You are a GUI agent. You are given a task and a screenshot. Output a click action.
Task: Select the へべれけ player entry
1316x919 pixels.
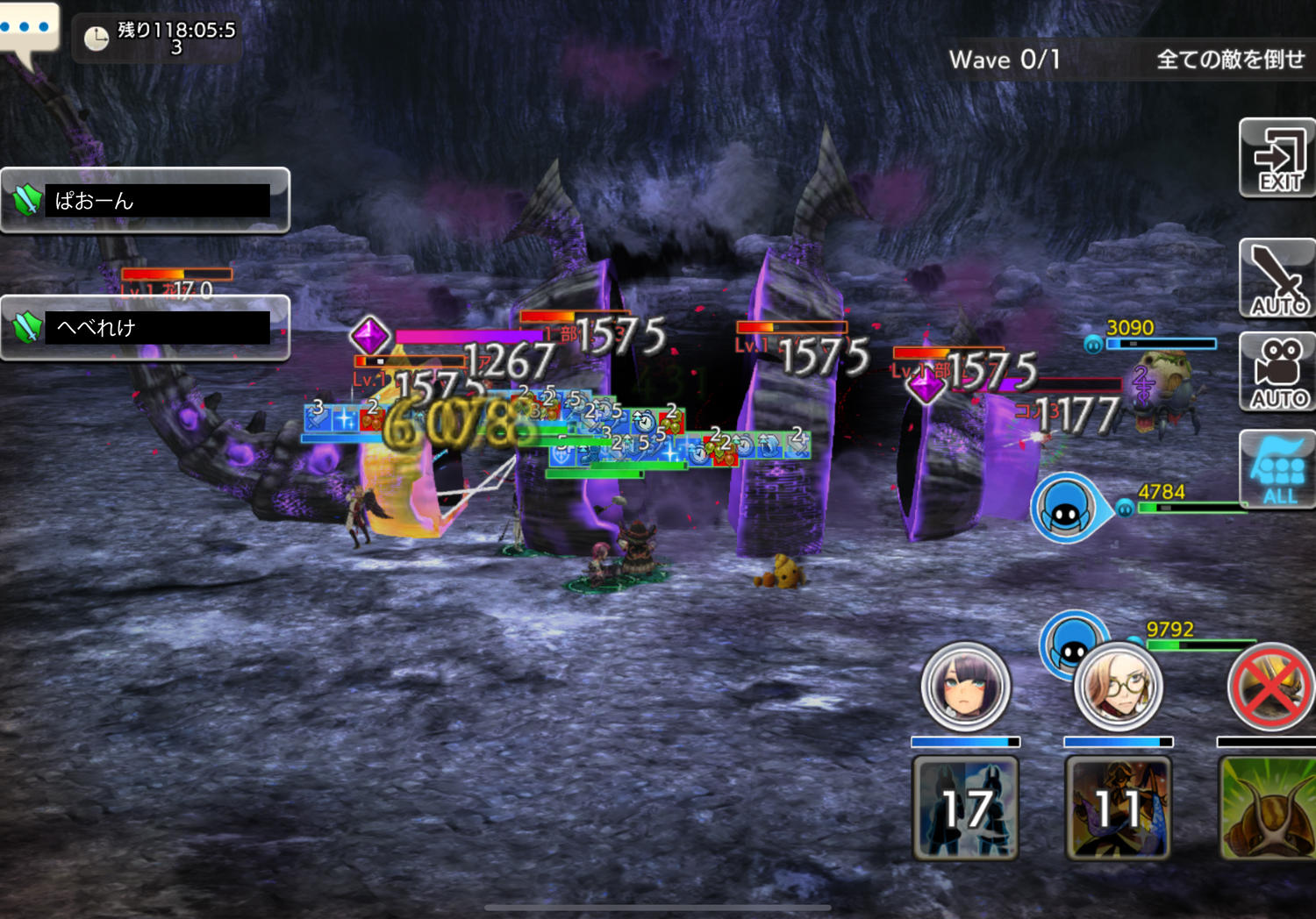(145, 328)
